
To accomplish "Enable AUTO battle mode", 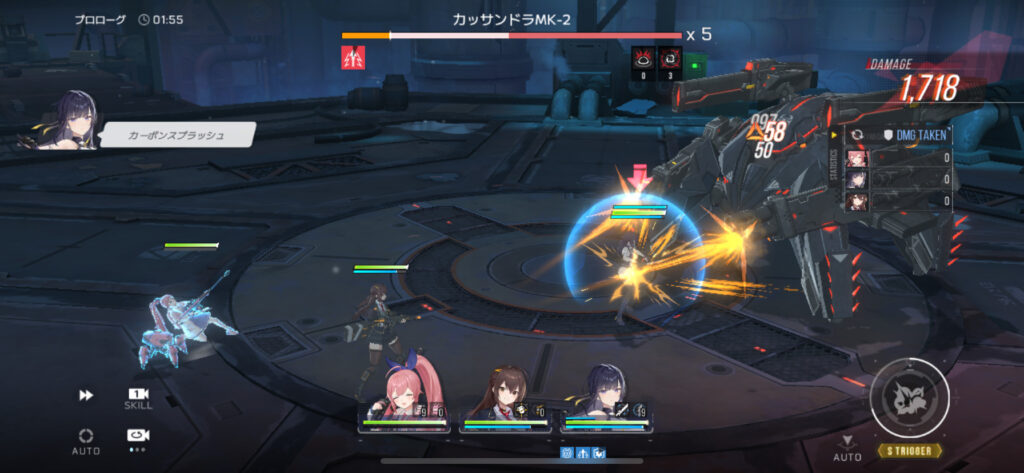I will [x=86, y=436].
